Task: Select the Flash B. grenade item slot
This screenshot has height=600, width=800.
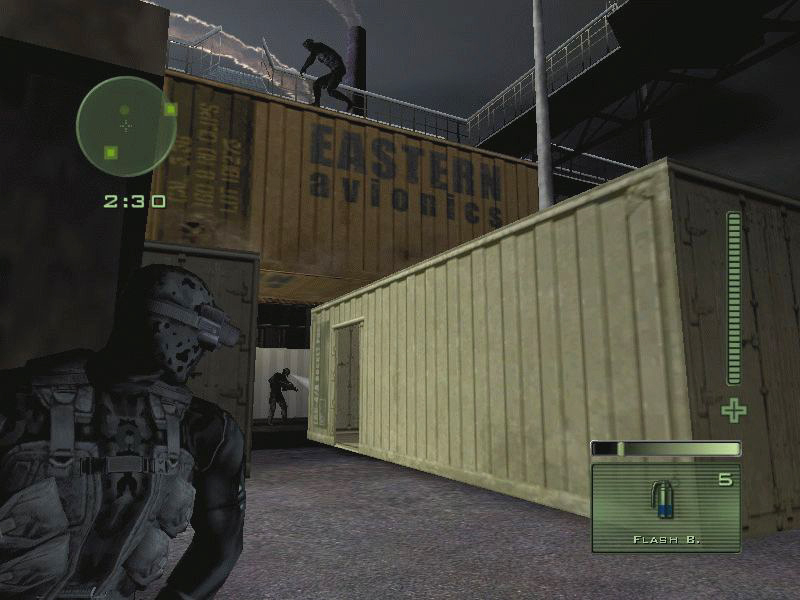Action: pyautogui.click(x=665, y=506)
